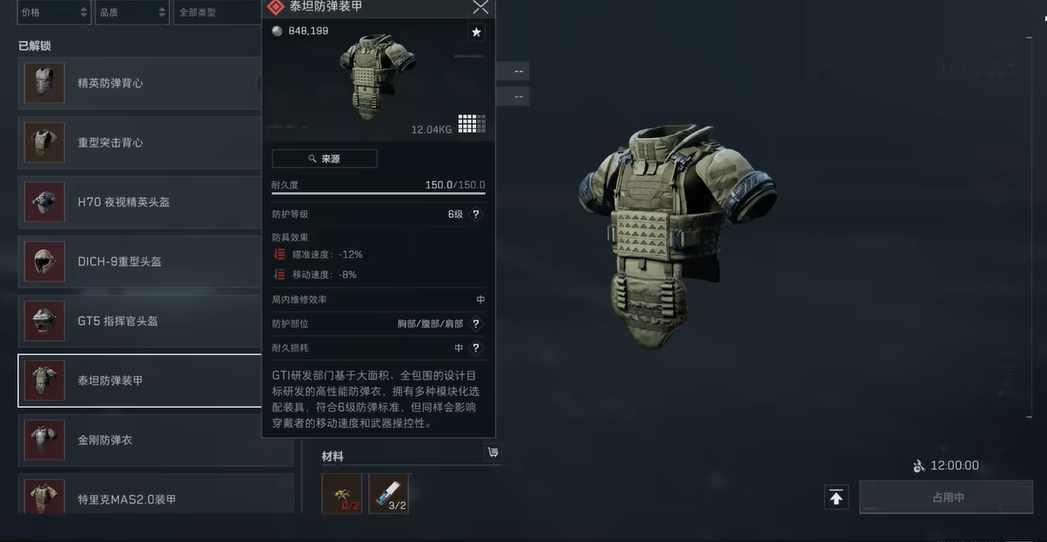
Task: Open the materials shopping cart icon
Action: pos(492,453)
